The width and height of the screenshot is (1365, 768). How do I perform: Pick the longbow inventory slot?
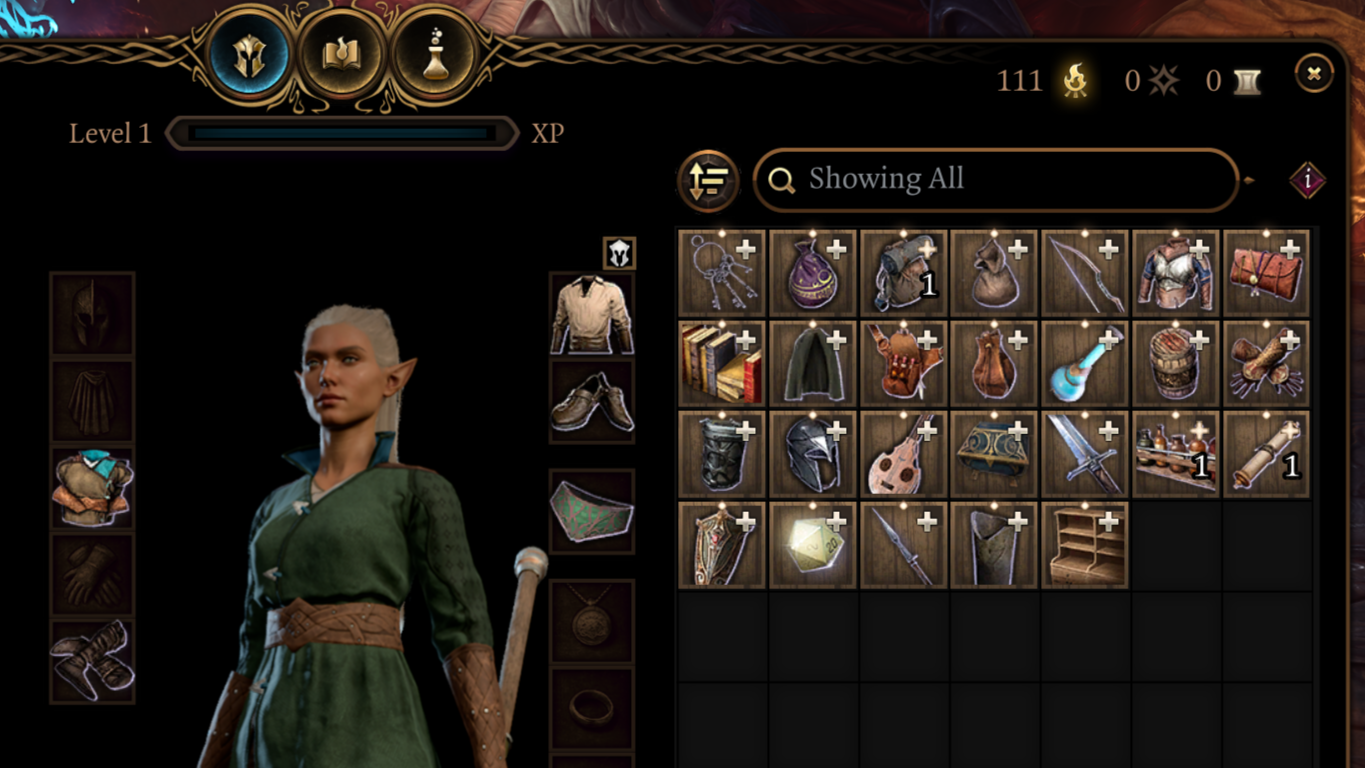coord(1084,273)
